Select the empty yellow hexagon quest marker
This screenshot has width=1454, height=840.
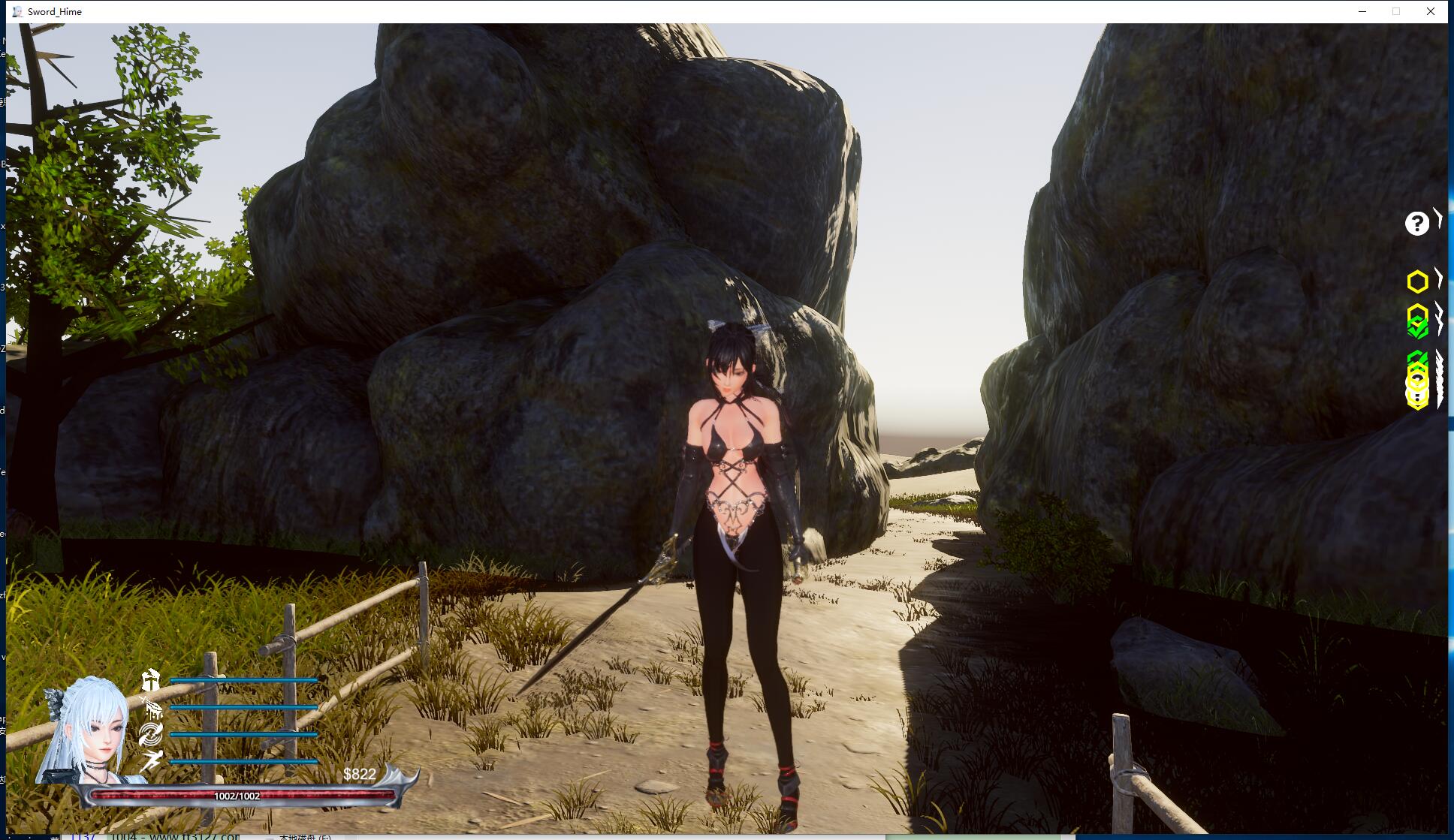click(x=1417, y=282)
